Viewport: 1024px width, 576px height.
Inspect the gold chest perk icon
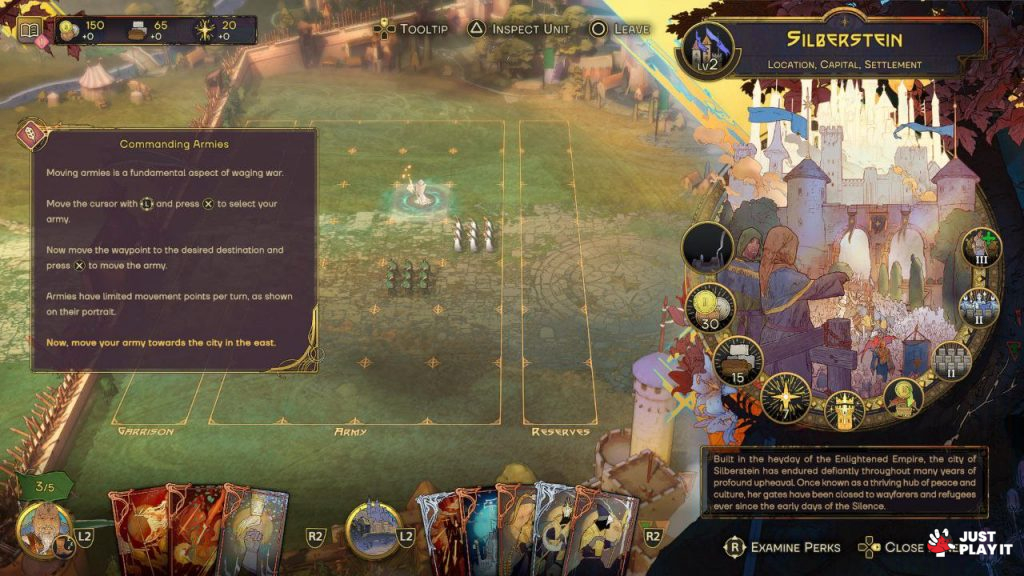(x=904, y=397)
